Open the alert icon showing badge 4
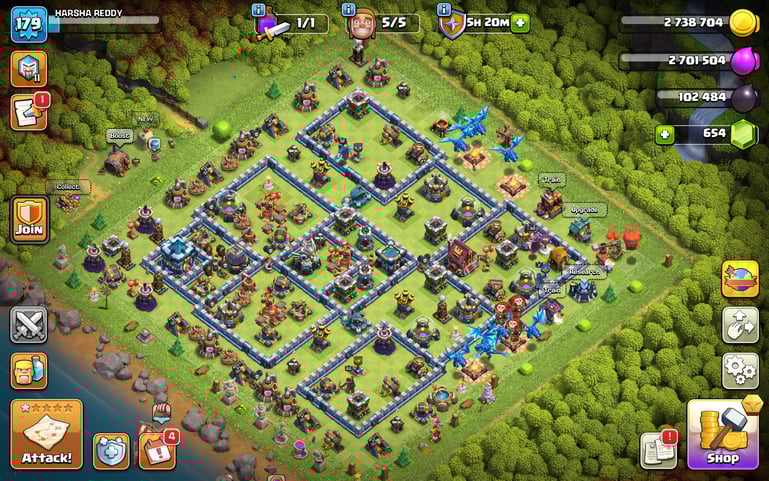 point(156,448)
